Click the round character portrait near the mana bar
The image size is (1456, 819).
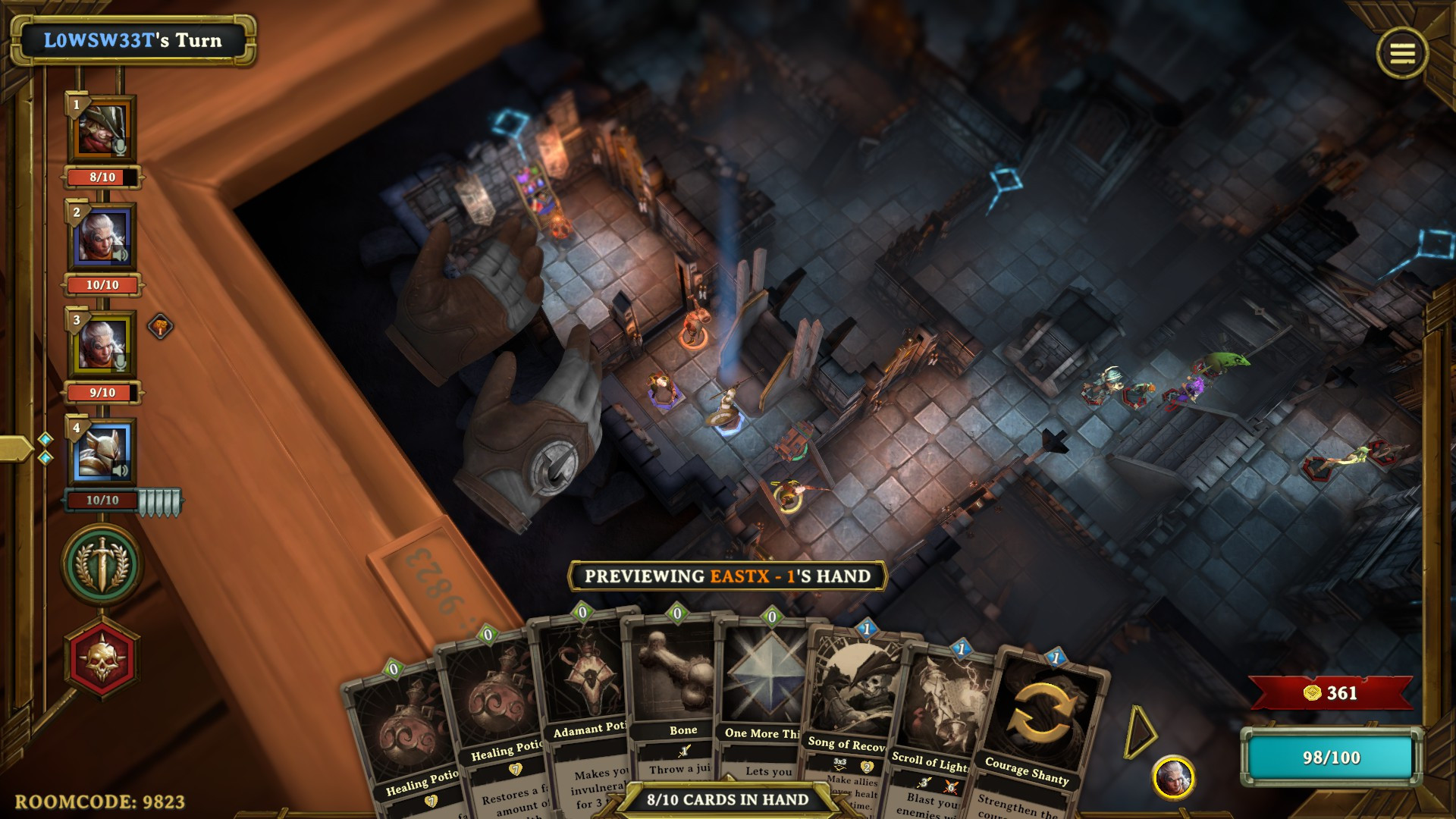[1173, 777]
